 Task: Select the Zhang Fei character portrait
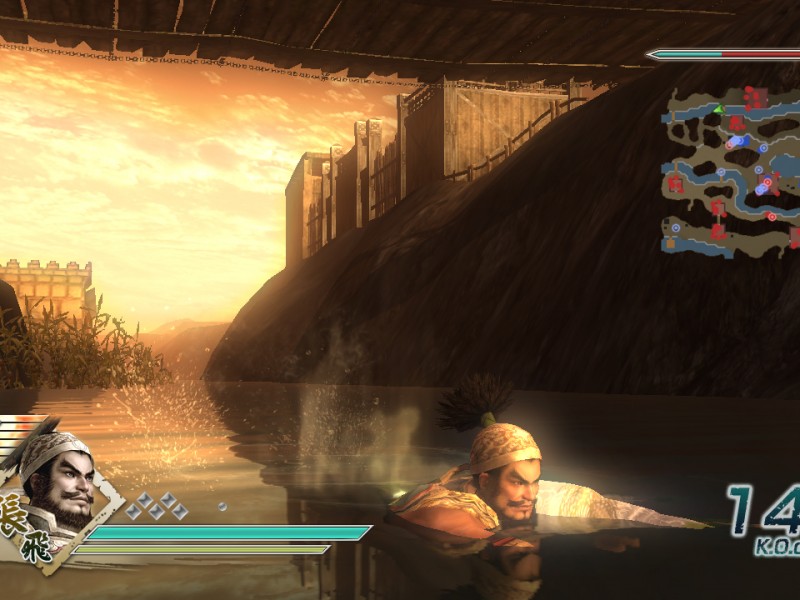tap(58, 484)
